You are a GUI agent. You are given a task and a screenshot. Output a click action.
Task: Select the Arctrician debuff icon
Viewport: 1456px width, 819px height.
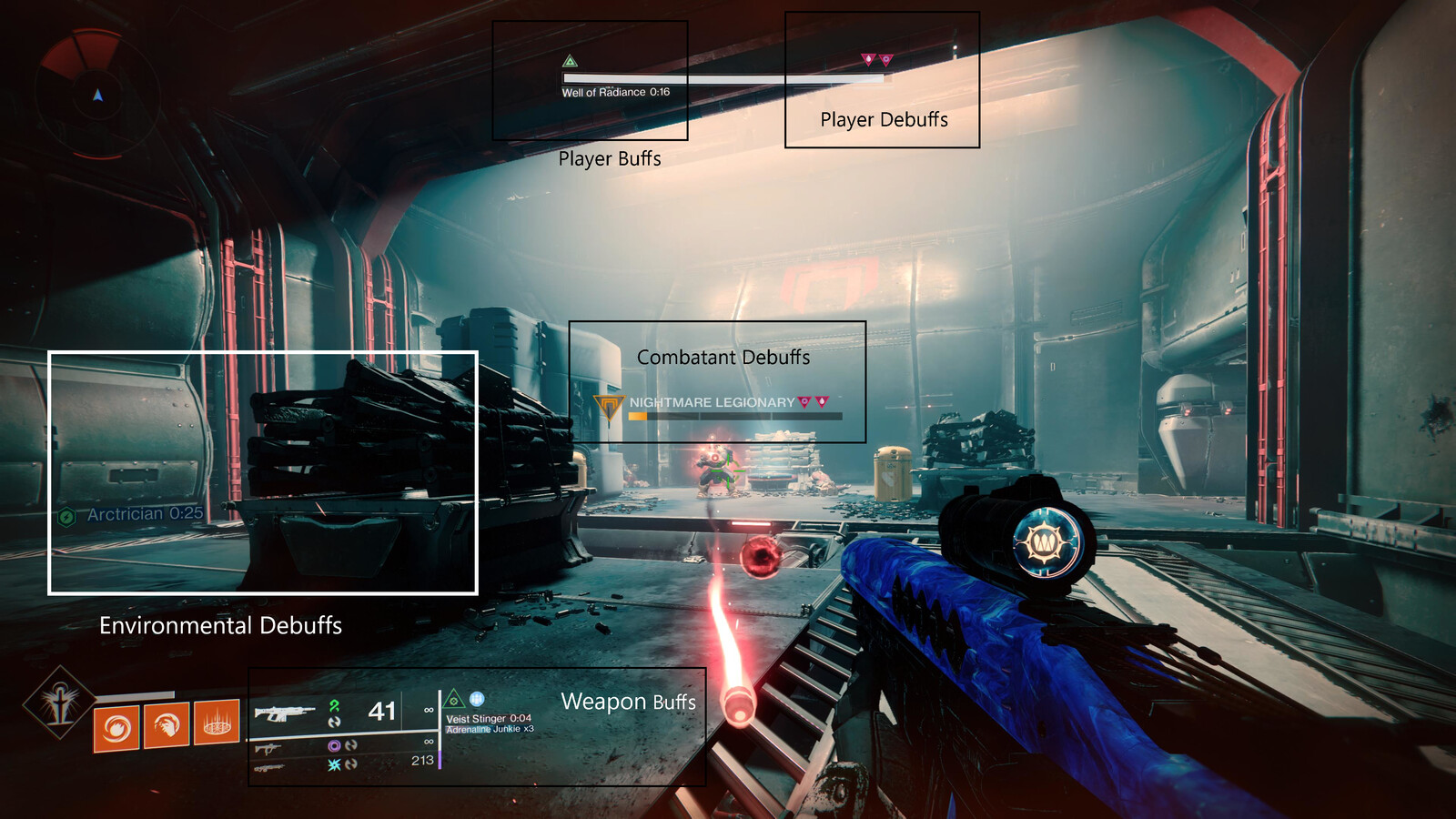66,517
